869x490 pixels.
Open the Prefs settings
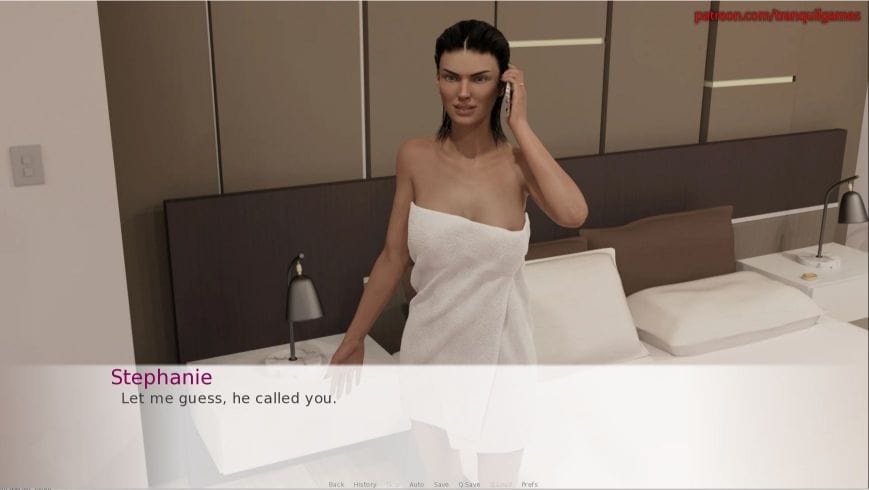(529, 485)
